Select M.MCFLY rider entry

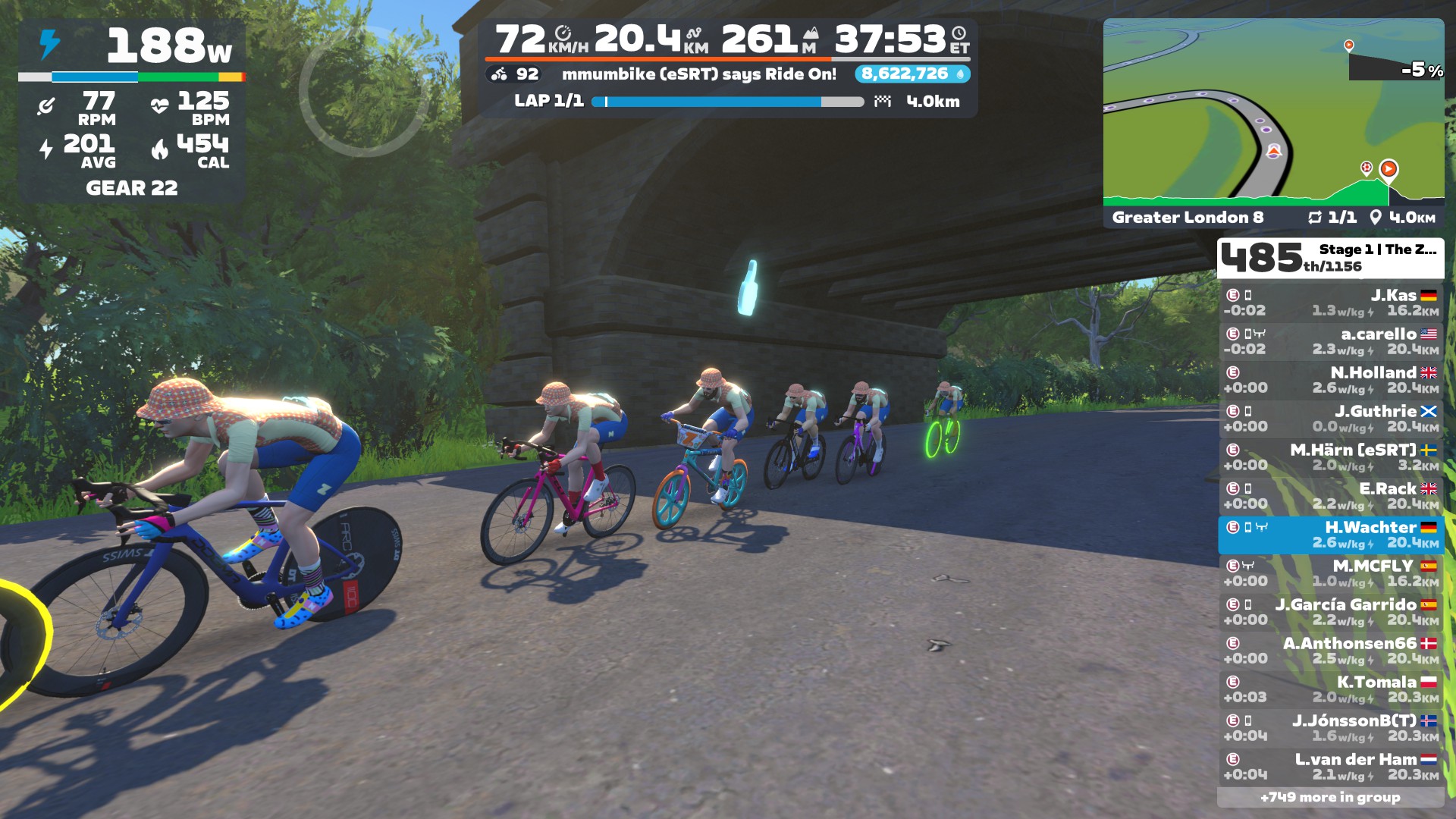click(x=1330, y=573)
